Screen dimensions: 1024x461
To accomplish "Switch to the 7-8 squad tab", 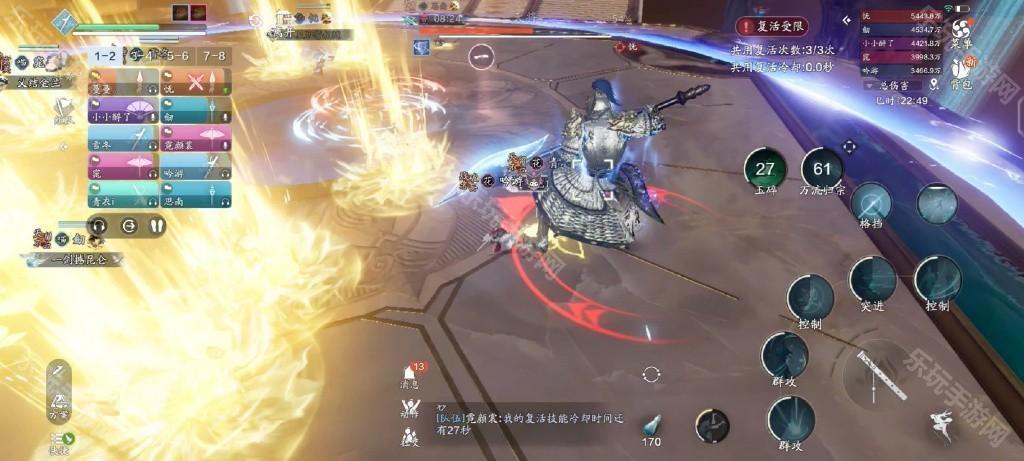I will click(211, 57).
